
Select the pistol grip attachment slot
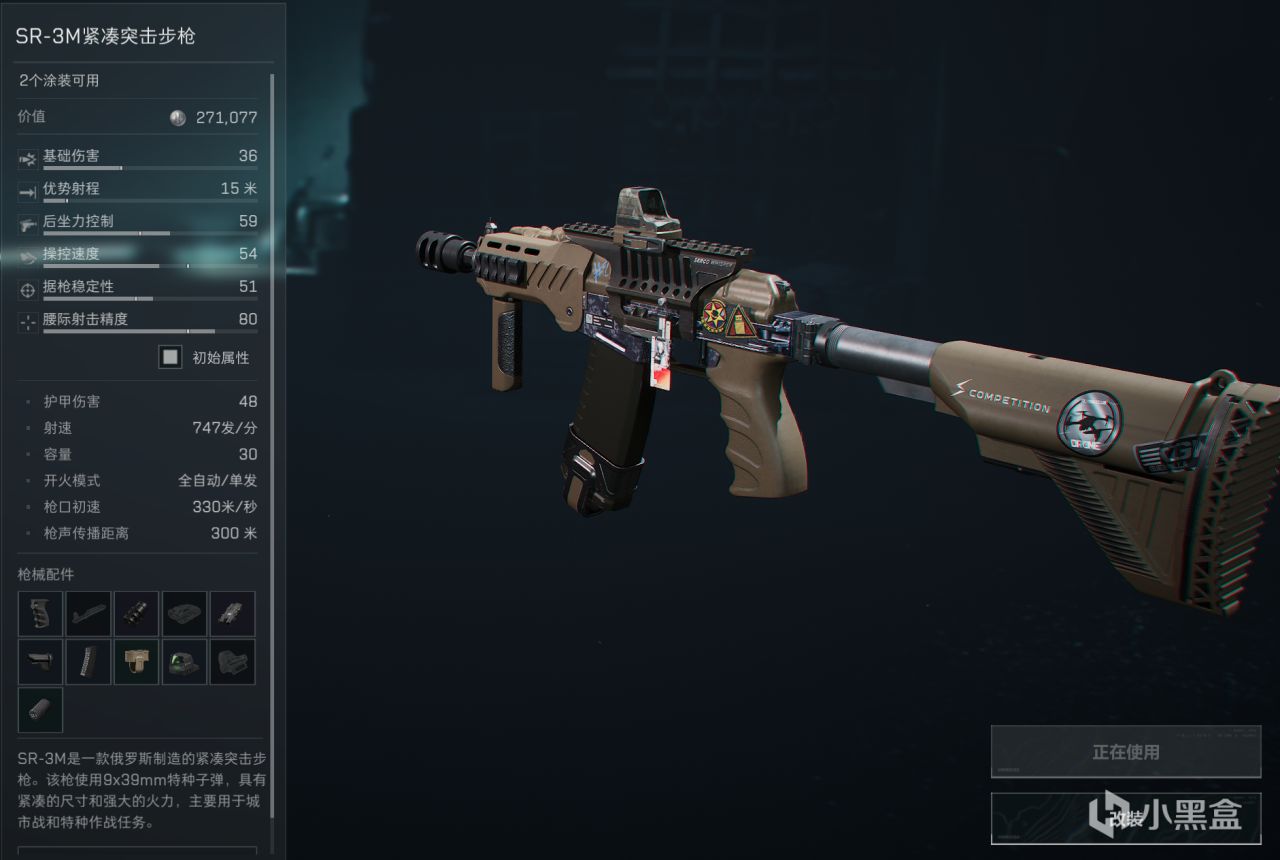tap(40, 613)
